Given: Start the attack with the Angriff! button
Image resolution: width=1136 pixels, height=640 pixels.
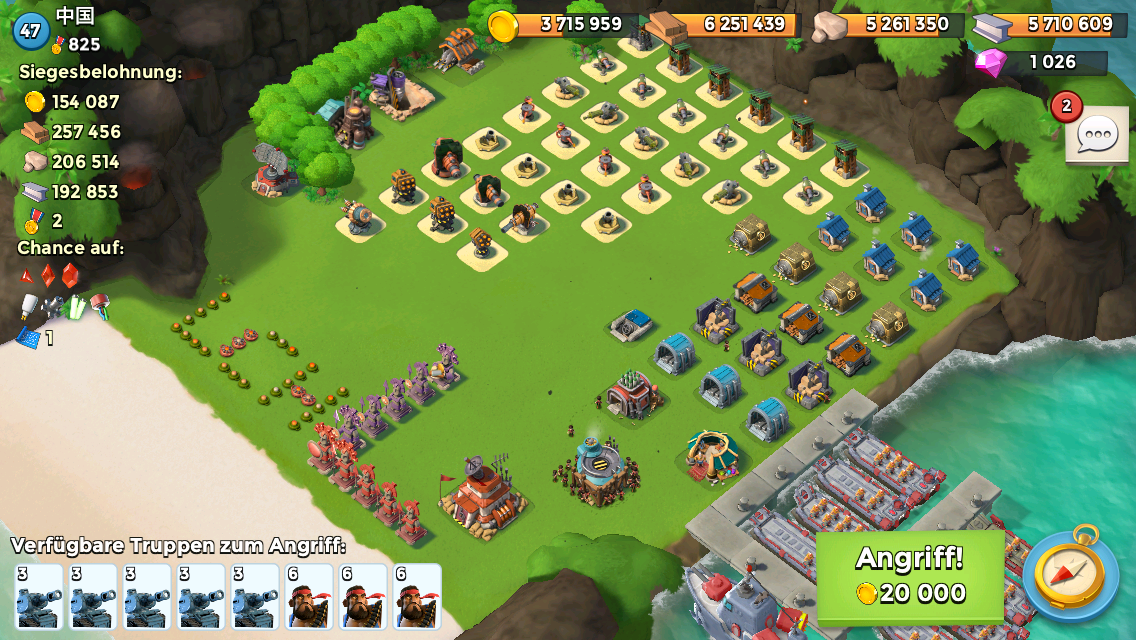Looking at the screenshot, I should 910,575.
